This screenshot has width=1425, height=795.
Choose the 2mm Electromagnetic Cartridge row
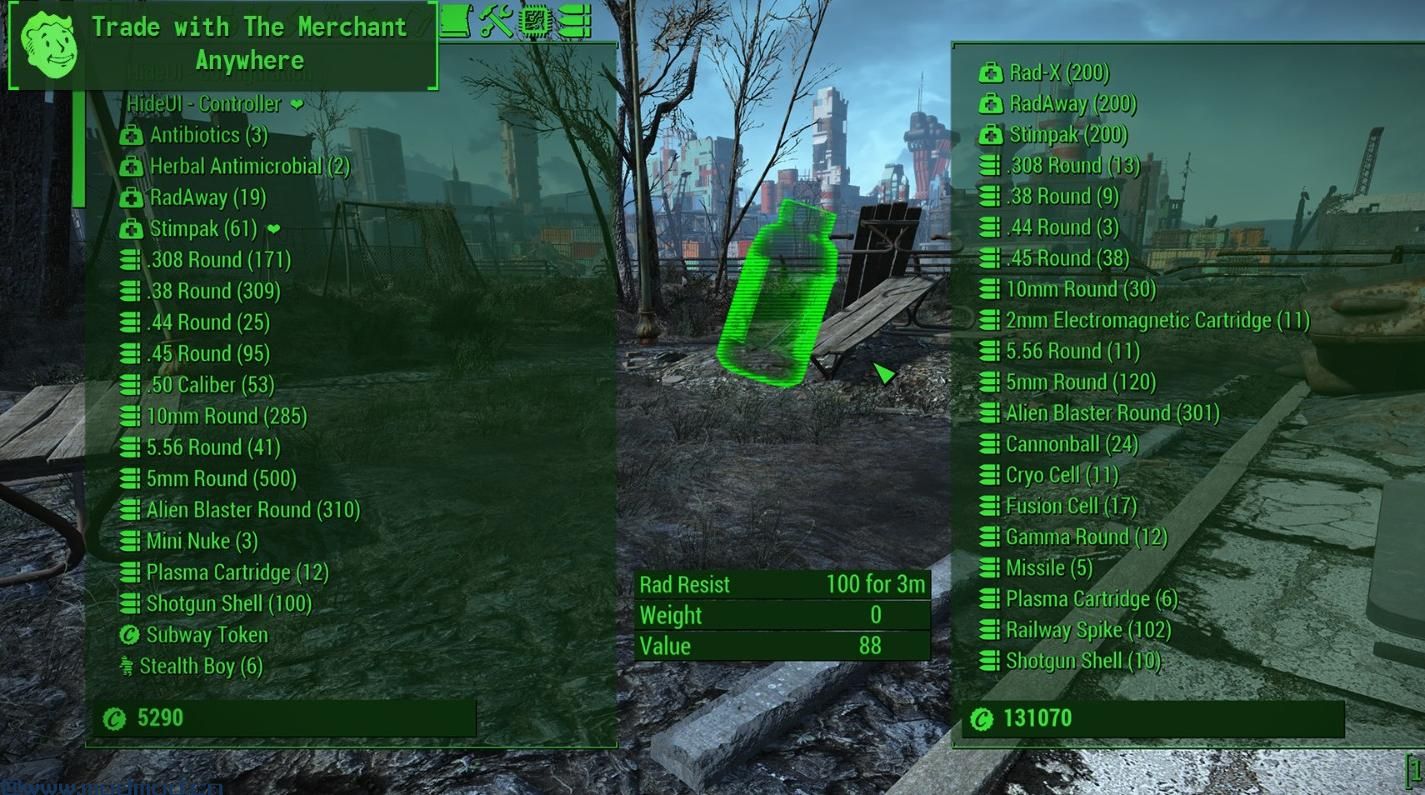pyautogui.click(x=1156, y=320)
